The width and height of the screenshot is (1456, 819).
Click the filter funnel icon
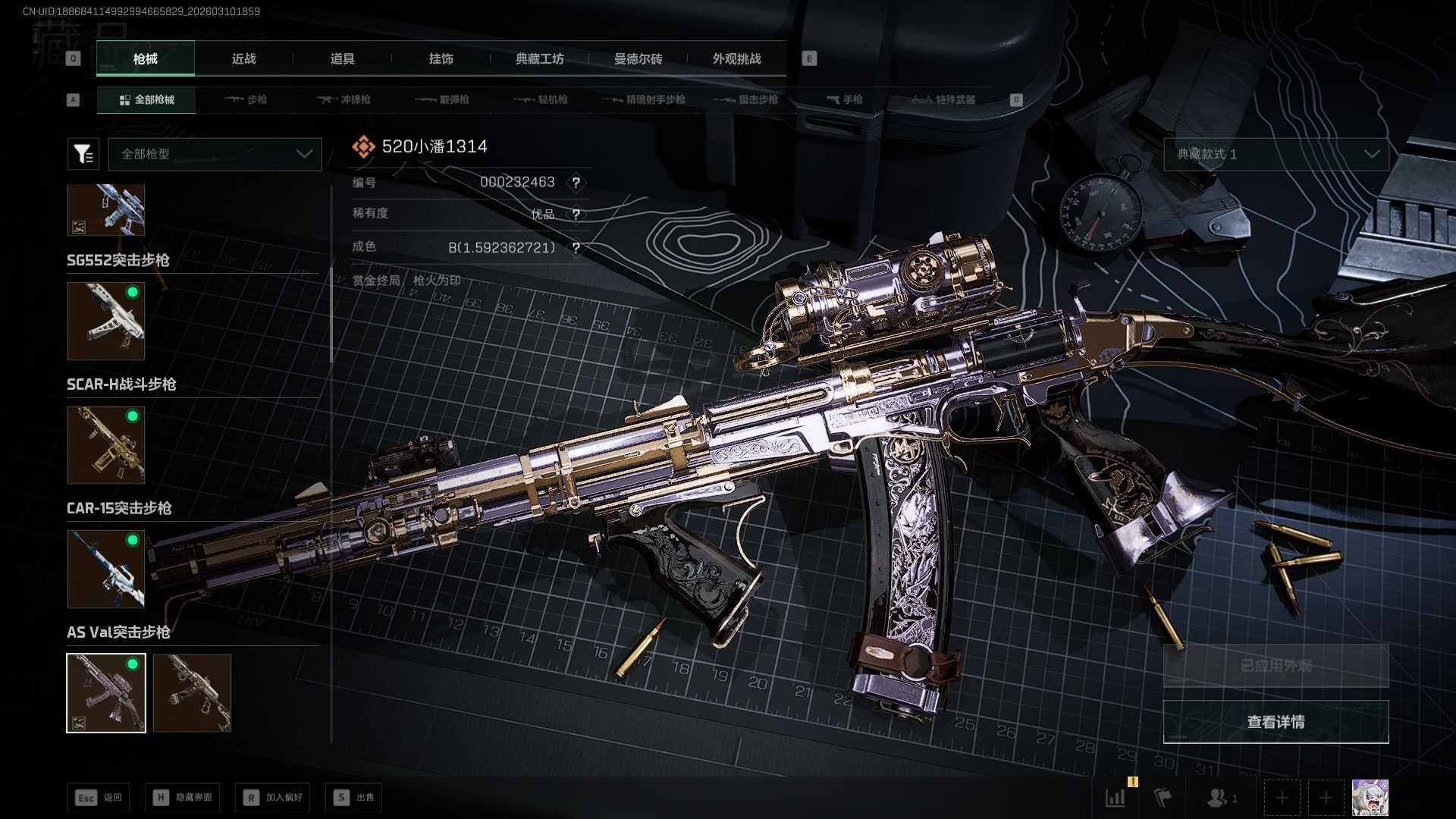83,154
